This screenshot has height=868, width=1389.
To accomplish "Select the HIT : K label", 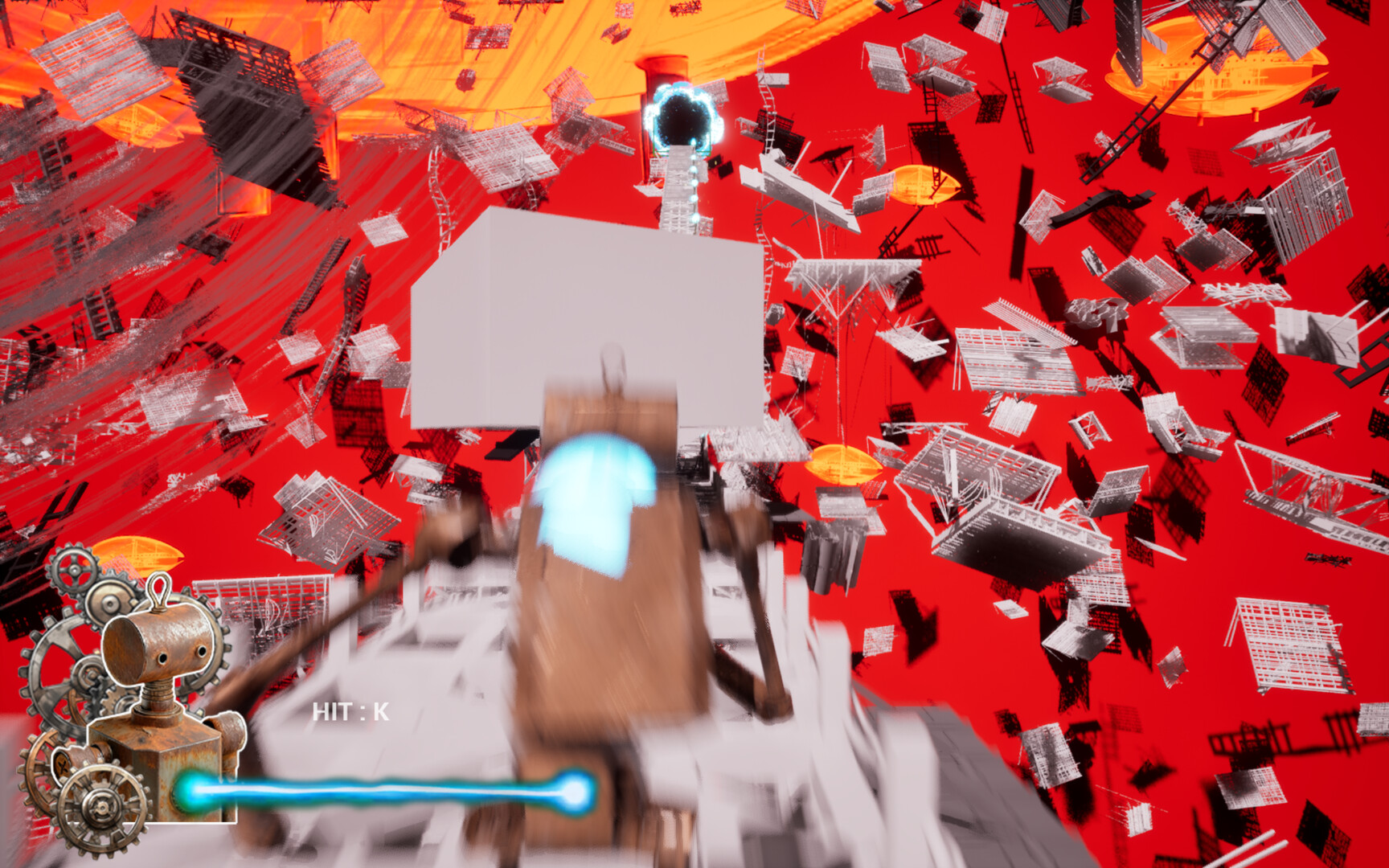I will (350, 710).
